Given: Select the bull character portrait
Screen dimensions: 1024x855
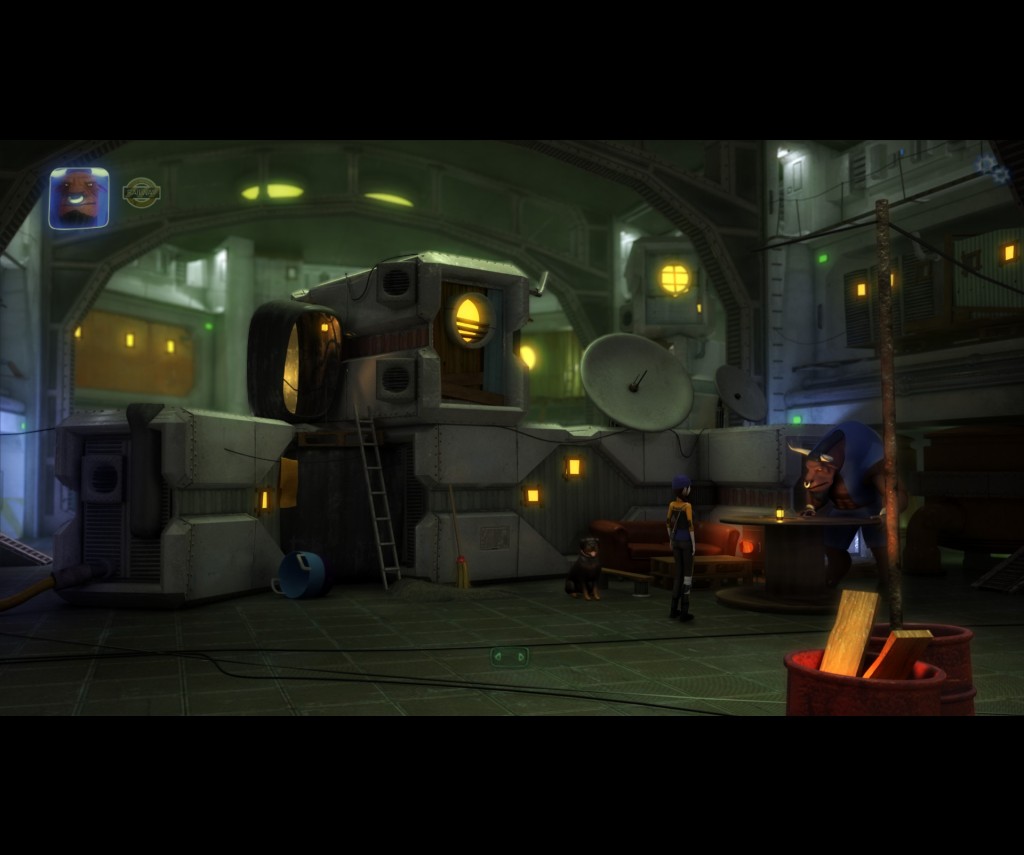Looking at the screenshot, I should (x=79, y=198).
